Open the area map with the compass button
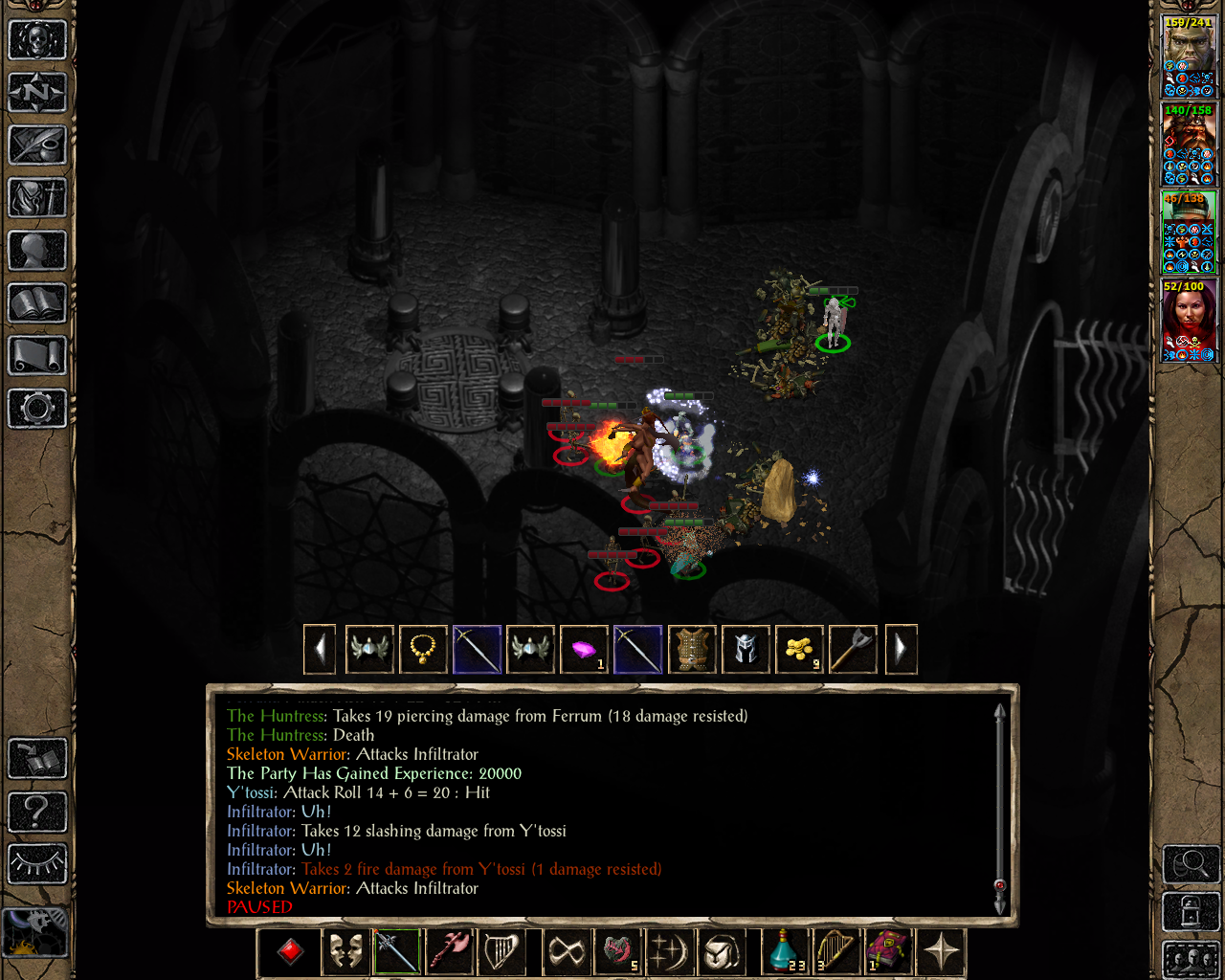The width and height of the screenshot is (1225, 980). tap(37, 93)
